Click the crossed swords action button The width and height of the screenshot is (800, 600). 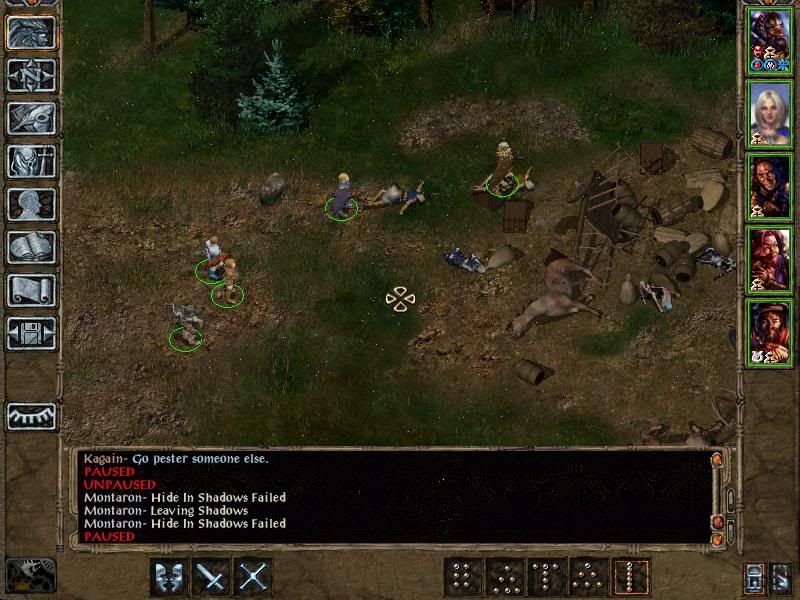[x=255, y=577]
